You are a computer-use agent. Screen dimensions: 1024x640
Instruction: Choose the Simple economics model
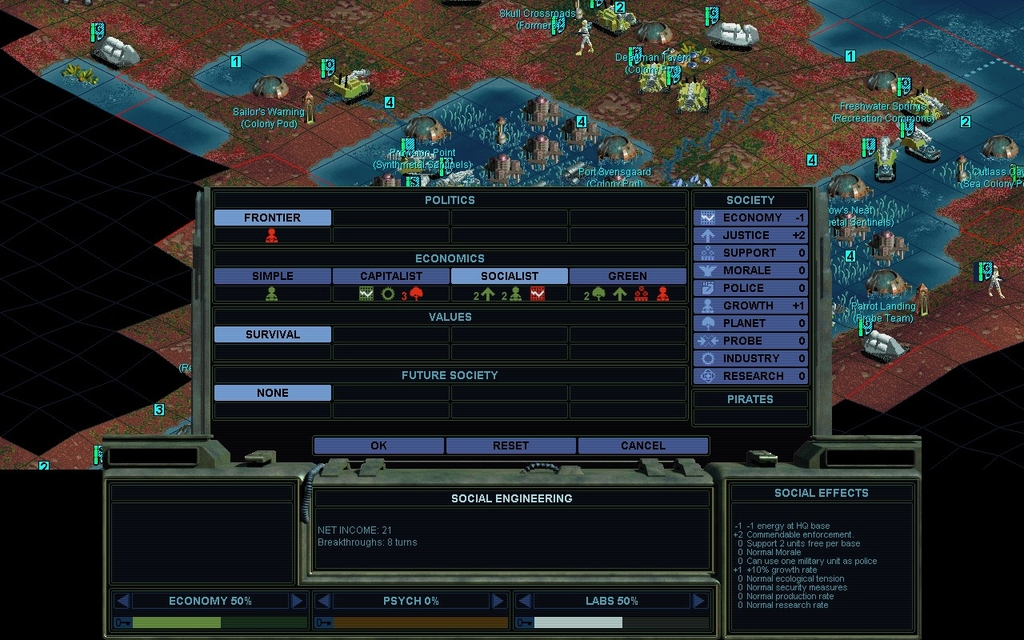pyautogui.click(x=272, y=276)
